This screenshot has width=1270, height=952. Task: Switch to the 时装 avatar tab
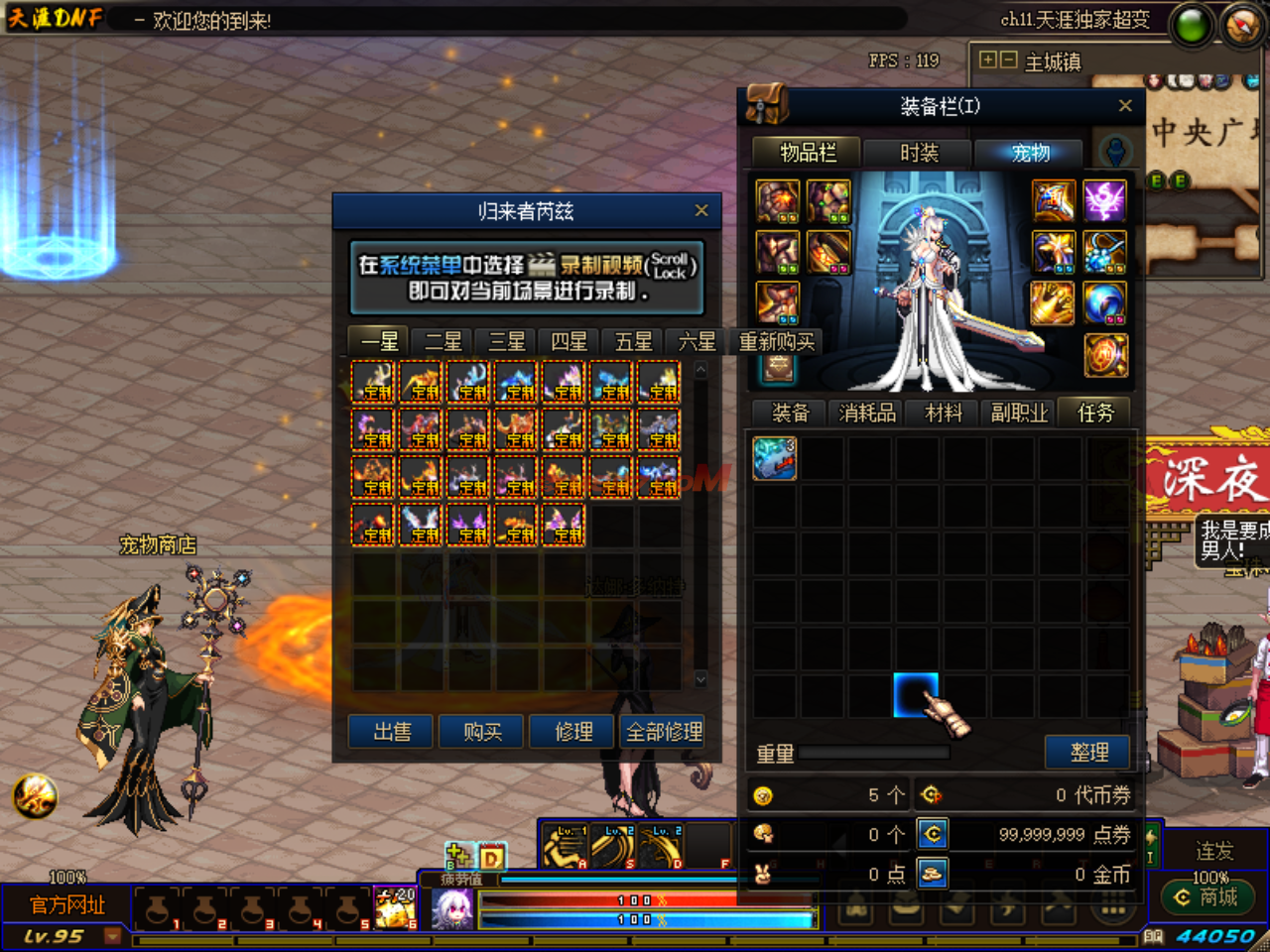point(919,153)
